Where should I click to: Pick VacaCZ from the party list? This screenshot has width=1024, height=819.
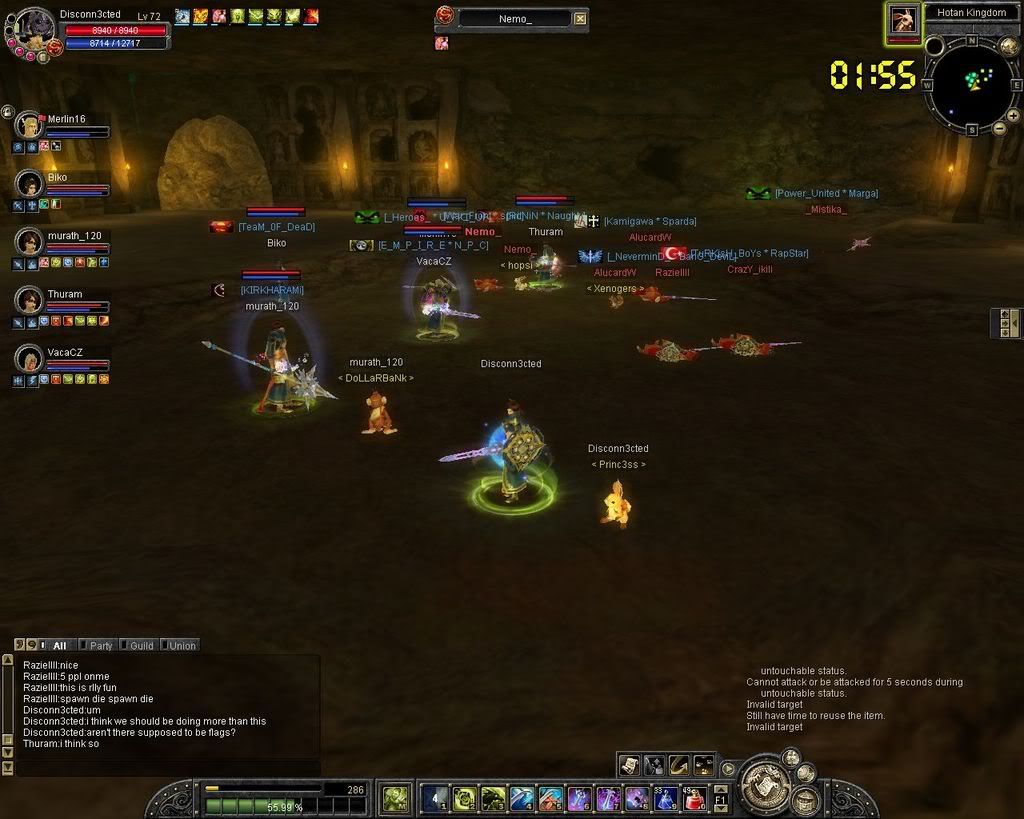click(x=29, y=358)
